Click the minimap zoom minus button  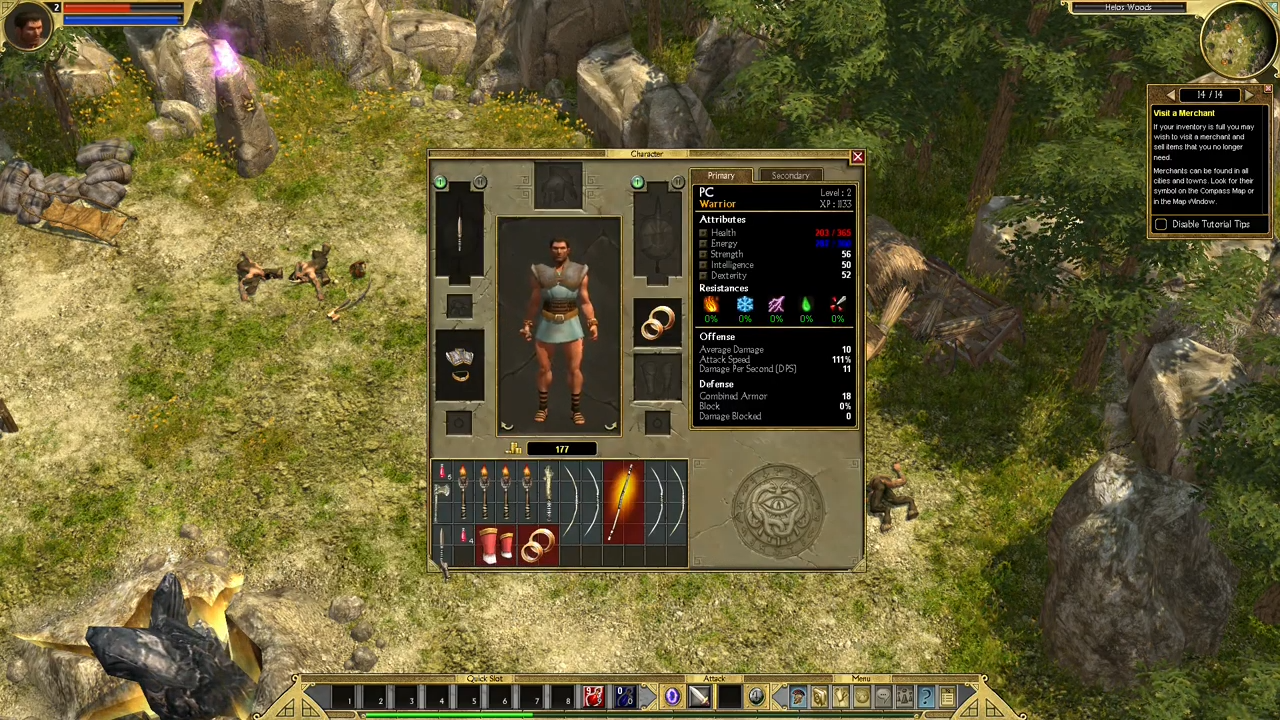1272,8
